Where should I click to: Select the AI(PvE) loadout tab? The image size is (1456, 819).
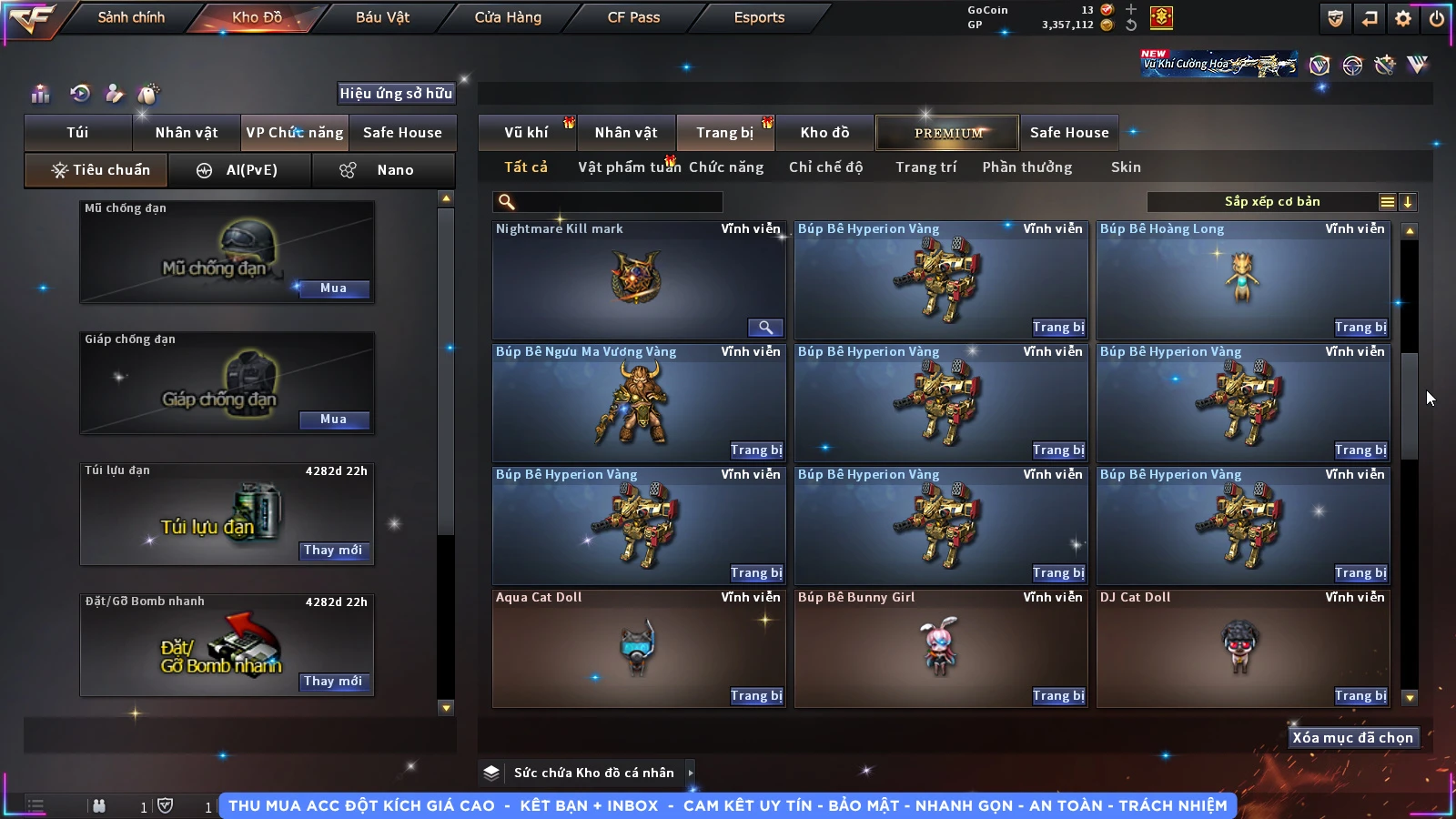tap(240, 170)
